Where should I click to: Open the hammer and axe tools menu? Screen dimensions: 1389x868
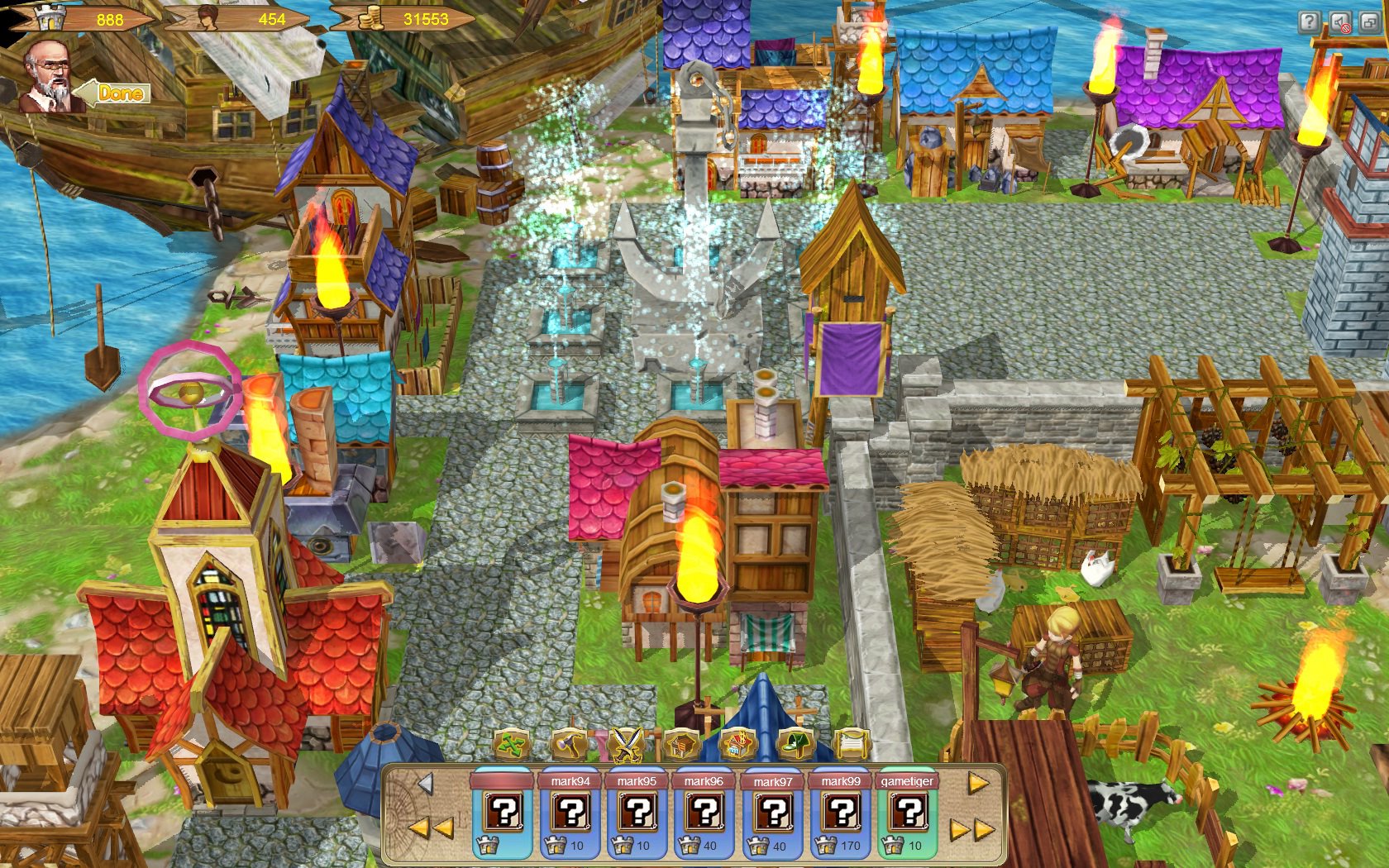tap(568, 744)
